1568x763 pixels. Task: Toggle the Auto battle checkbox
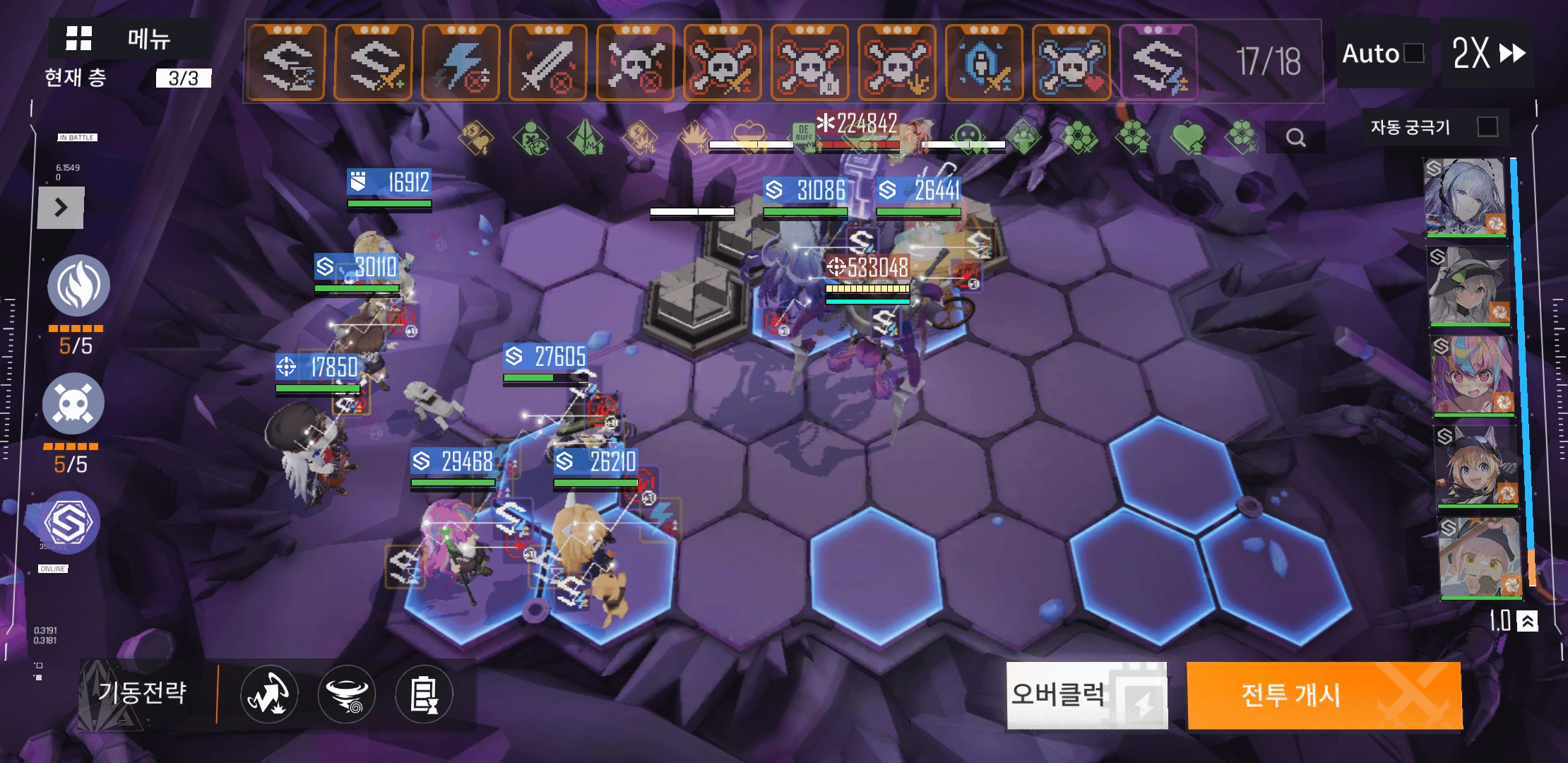point(1414,53)
